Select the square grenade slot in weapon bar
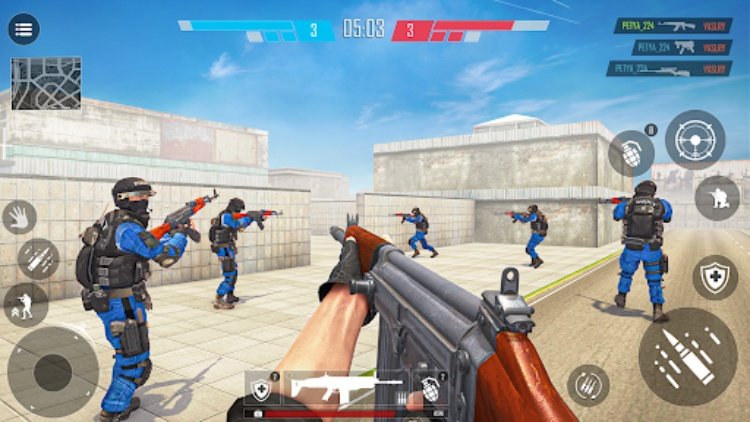Screen dimensions: 750x422 click(x=430, y=388)
